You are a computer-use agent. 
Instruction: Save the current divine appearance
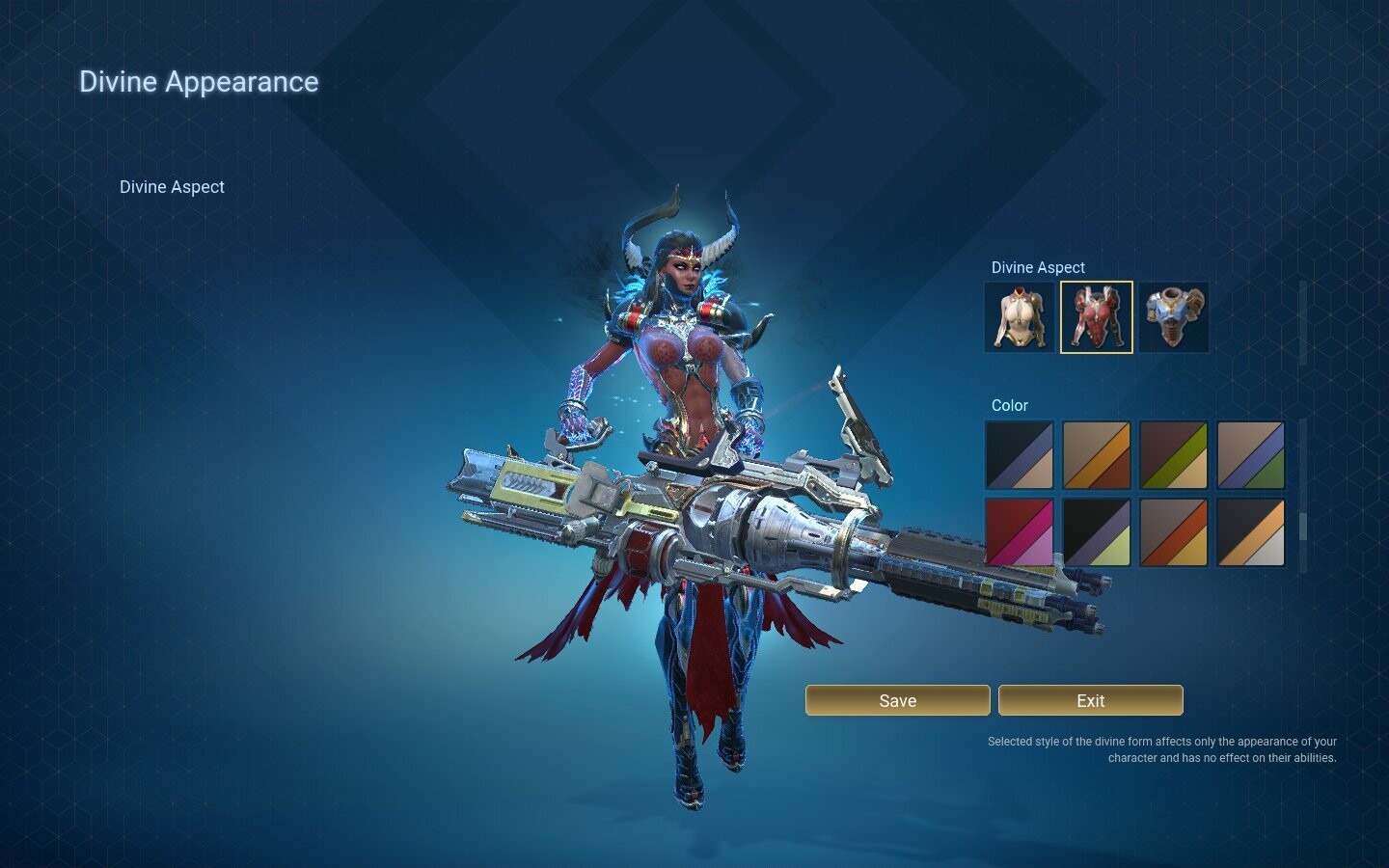pyautogui.click(x=897, y=700)
